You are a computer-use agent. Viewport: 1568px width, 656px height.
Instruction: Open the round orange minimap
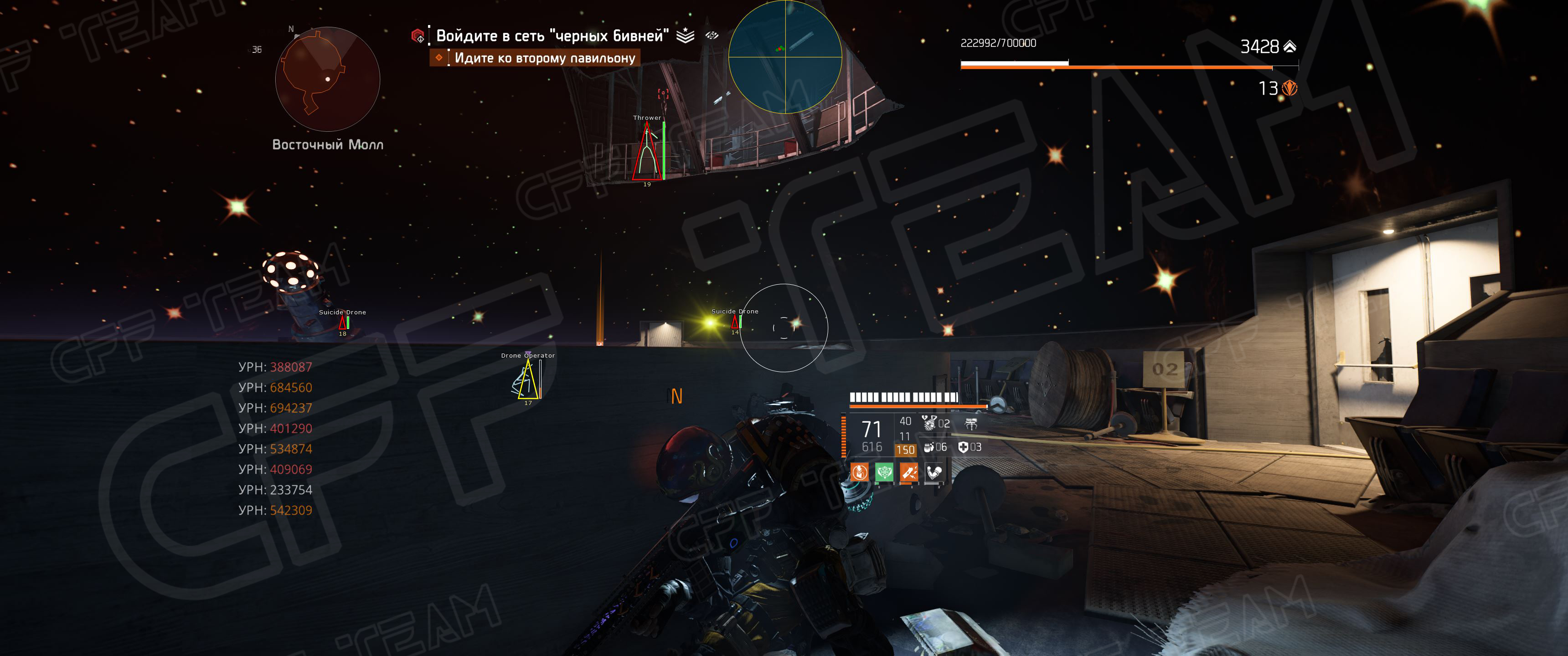click(327, 79)
